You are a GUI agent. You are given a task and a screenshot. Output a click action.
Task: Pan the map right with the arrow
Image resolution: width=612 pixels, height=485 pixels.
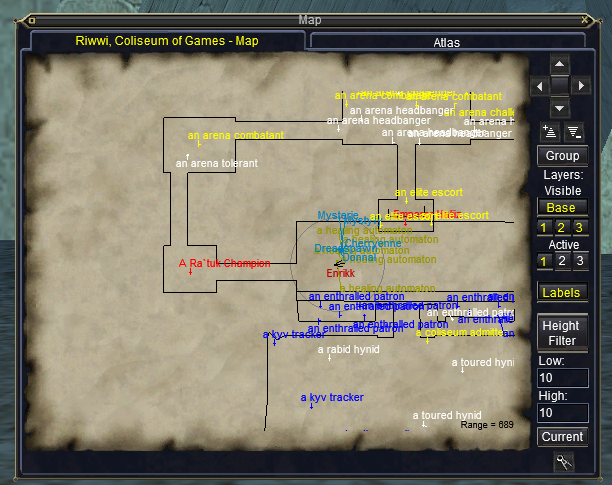pos(582,86)
